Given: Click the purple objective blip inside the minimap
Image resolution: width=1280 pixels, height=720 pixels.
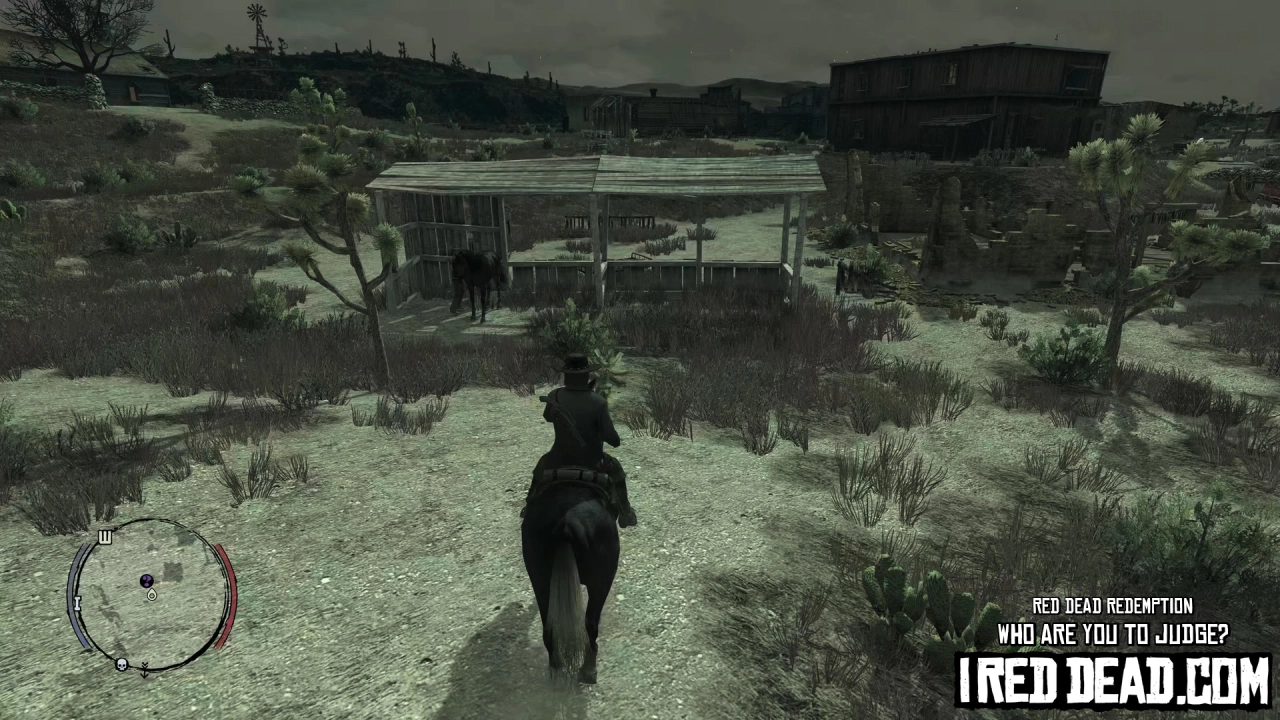Looking at the screenshot, I should pos(146,580).
